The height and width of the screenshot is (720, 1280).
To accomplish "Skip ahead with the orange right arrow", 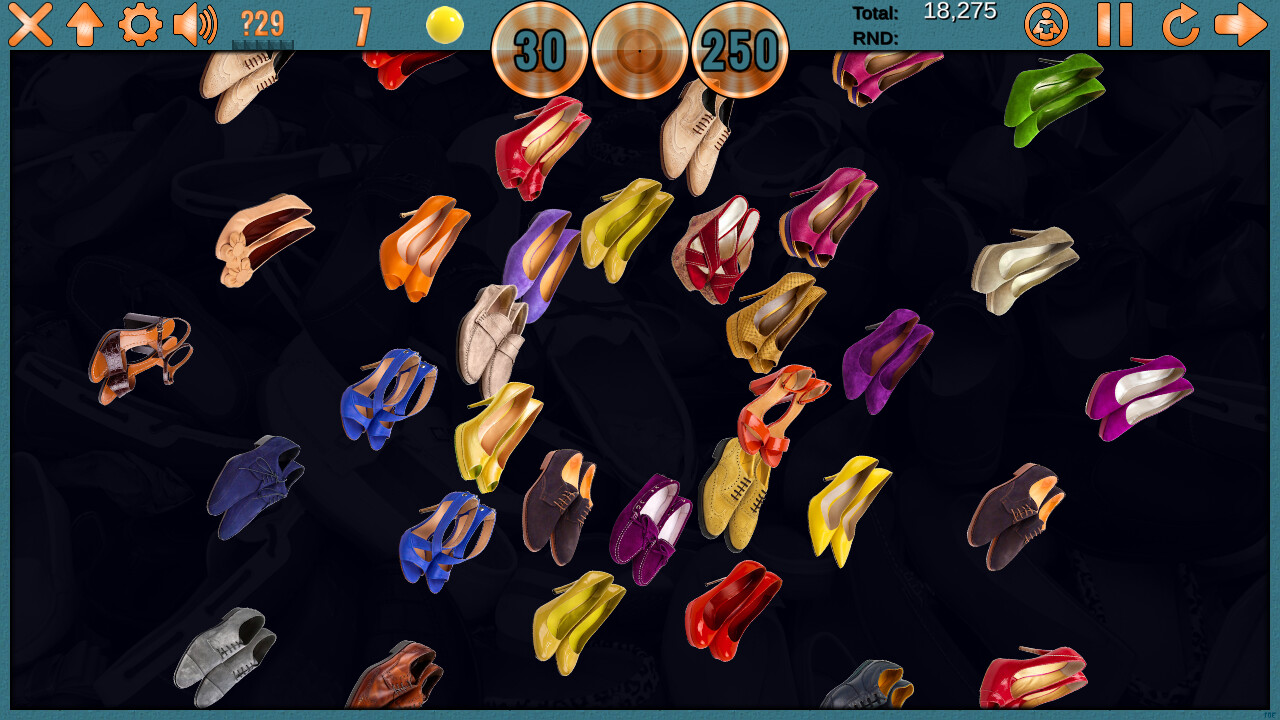I will pyautogui.click(x=1240, y=24).
